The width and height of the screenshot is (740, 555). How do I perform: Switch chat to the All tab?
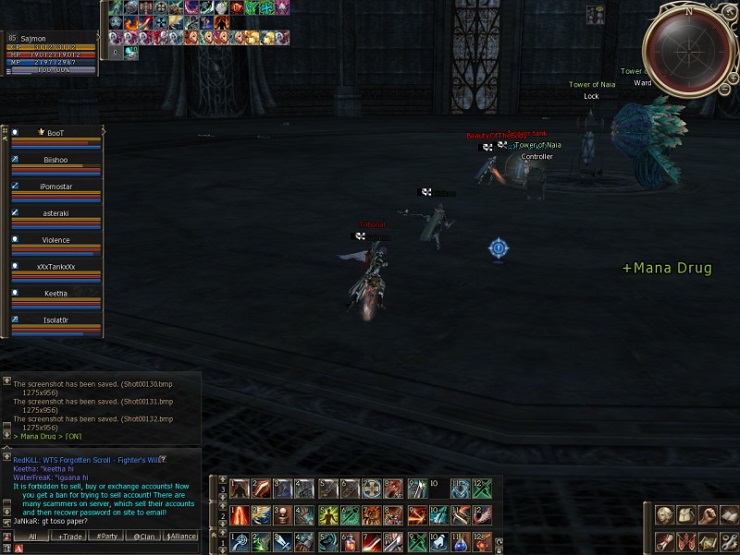coord(32,537)
